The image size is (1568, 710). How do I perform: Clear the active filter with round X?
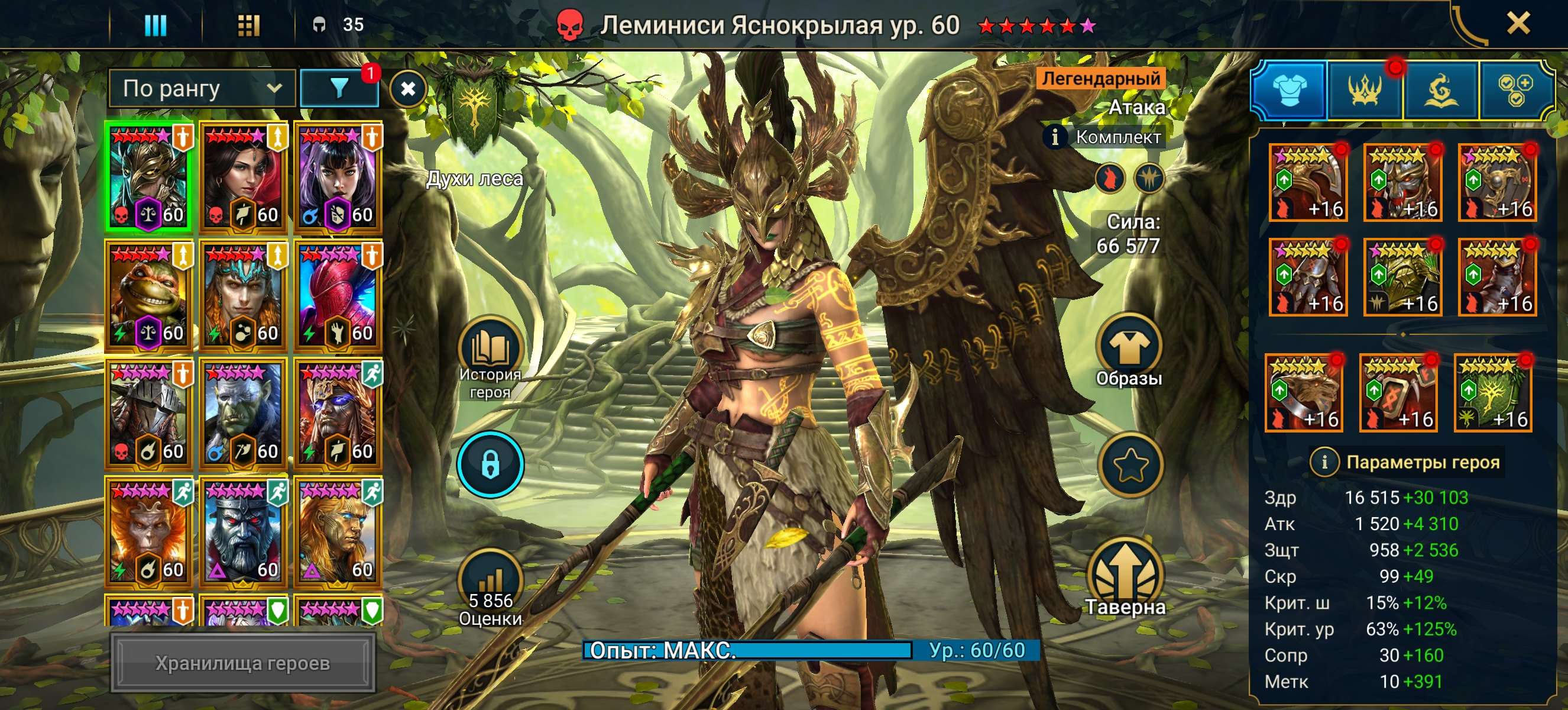click(408, 89)
